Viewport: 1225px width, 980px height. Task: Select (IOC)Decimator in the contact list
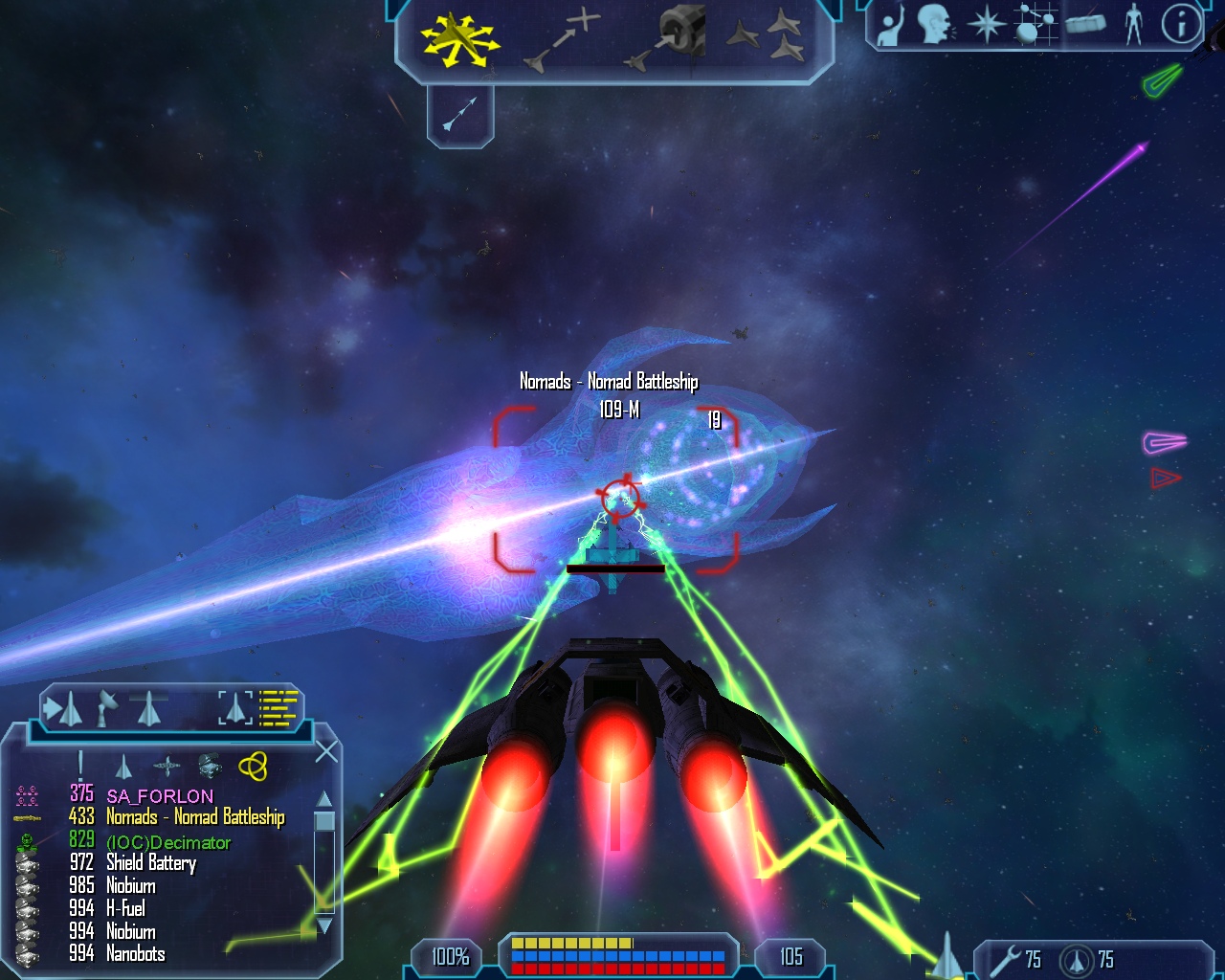tap(168, 842)
